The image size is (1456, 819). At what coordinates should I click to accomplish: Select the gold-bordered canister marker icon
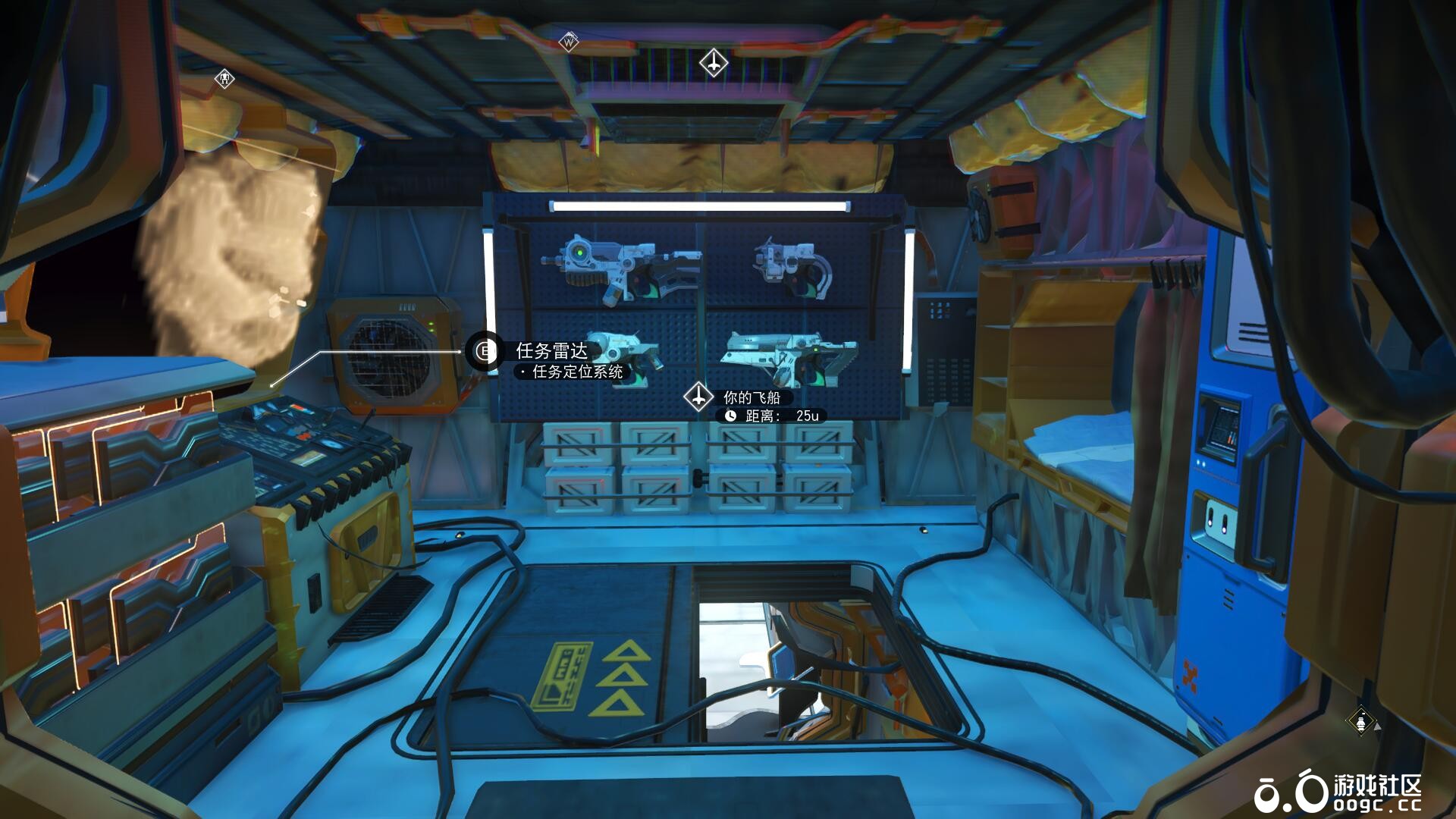click(1361, 721)
